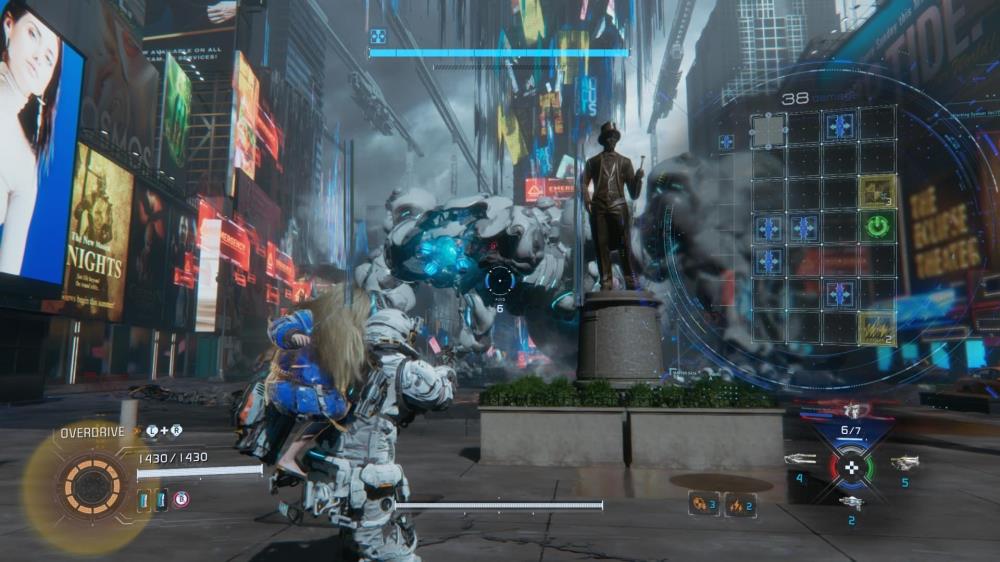Switch to the weapon with 5 ammo
Image resolution: width=1000 pixels, height=562 pixels.
903,463
